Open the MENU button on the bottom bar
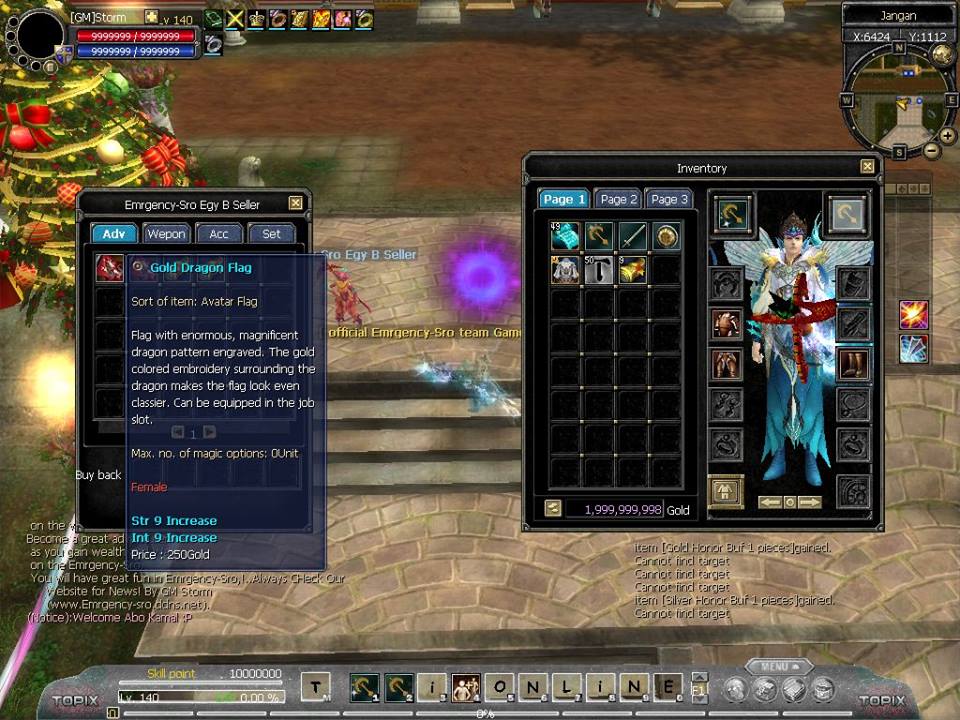The image size is (960, 720). (x=774, y=666)
